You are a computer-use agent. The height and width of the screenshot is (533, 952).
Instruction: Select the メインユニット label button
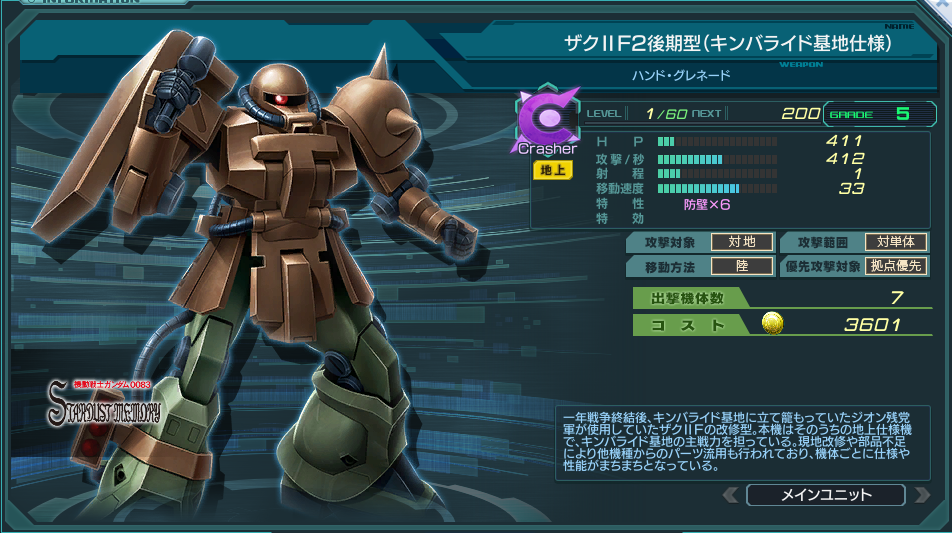click(x=825, y=495)
